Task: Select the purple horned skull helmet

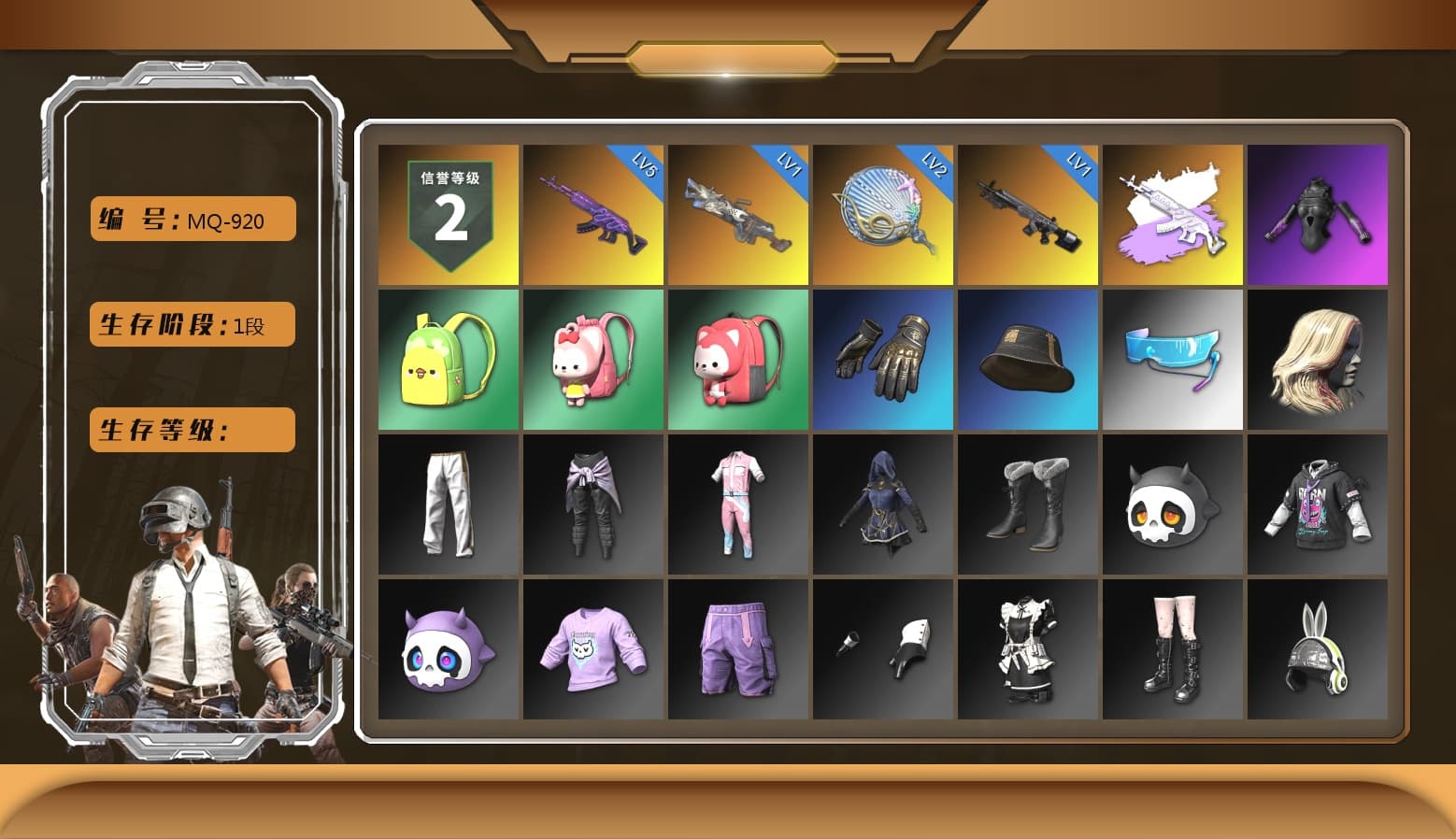Action: coord(447,649)
